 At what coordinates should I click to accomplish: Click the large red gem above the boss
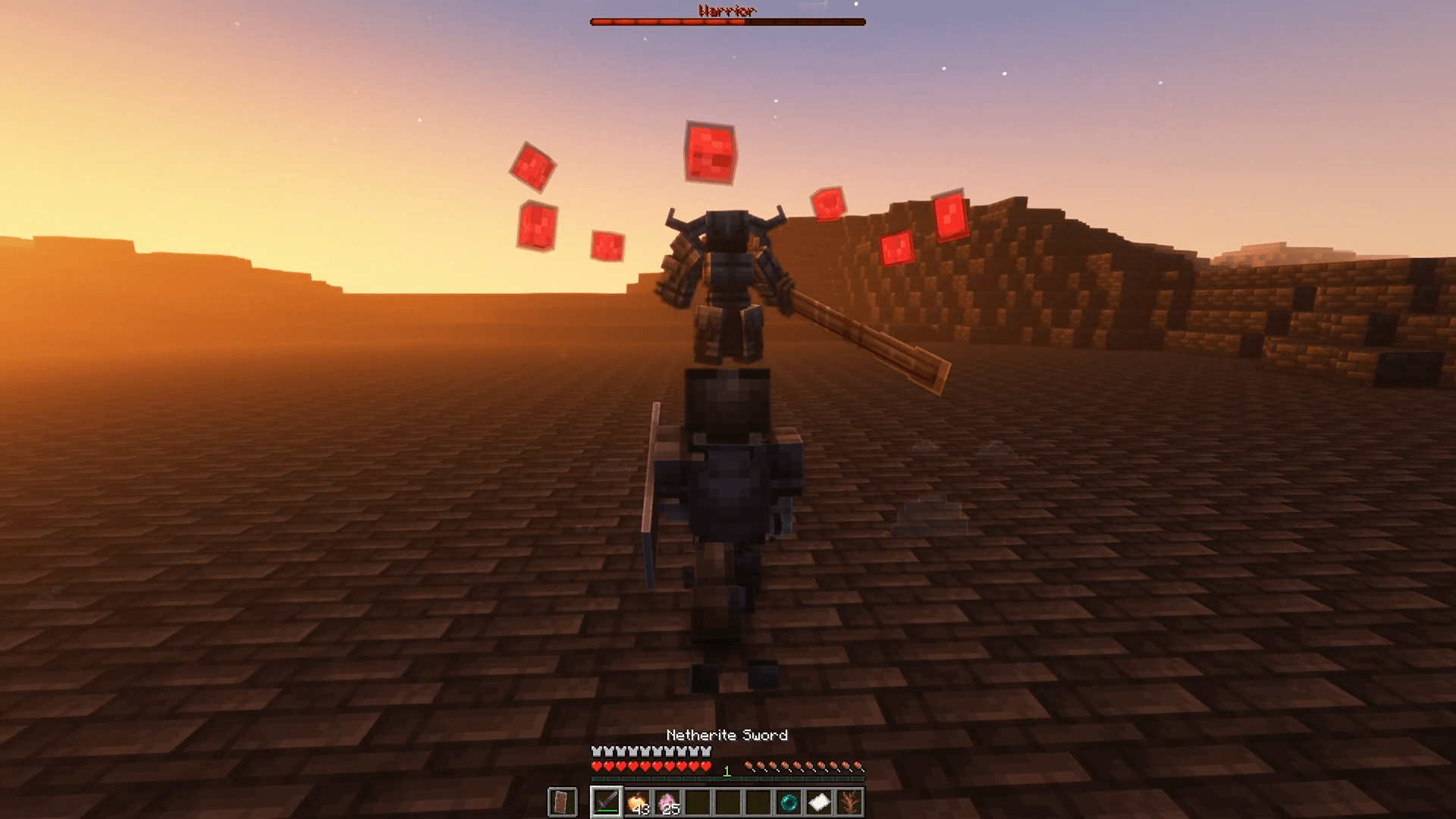[x=708, y=152]
